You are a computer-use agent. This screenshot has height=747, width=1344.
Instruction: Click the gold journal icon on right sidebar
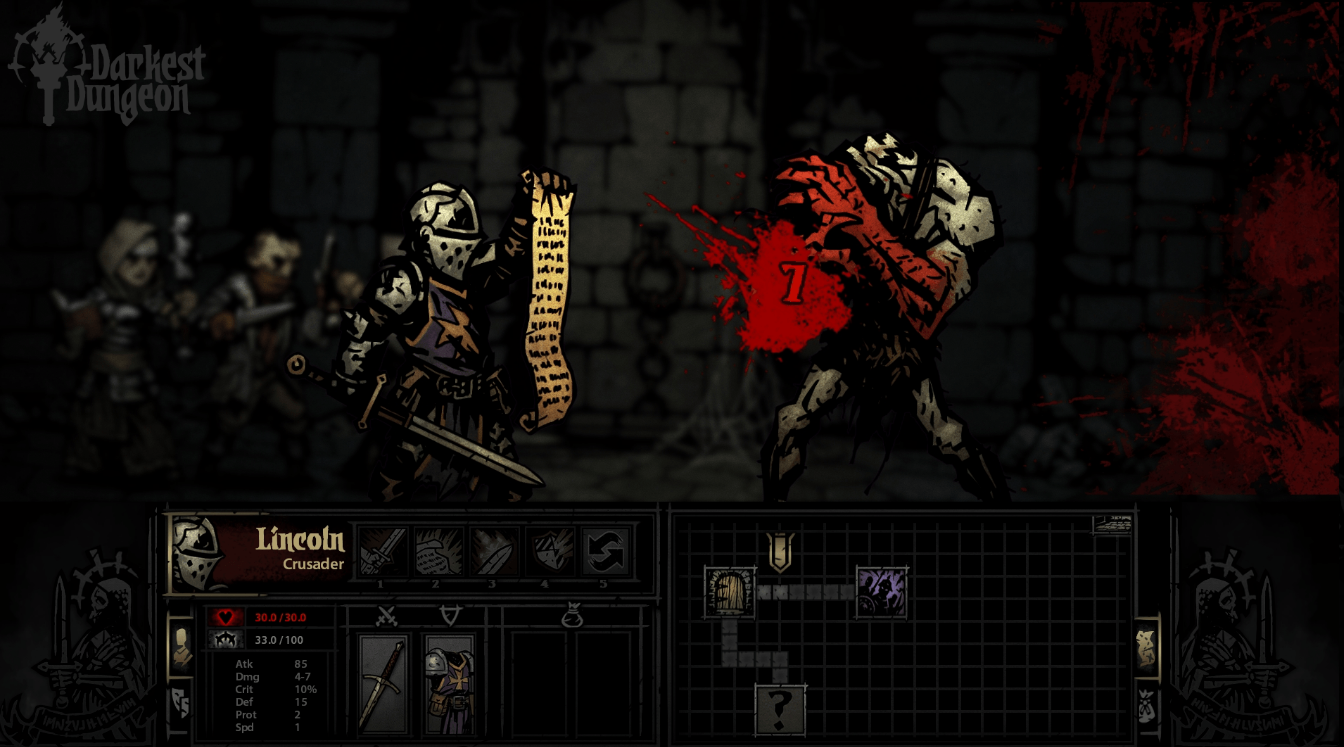pyautogui.click(x=1146, y=645)
